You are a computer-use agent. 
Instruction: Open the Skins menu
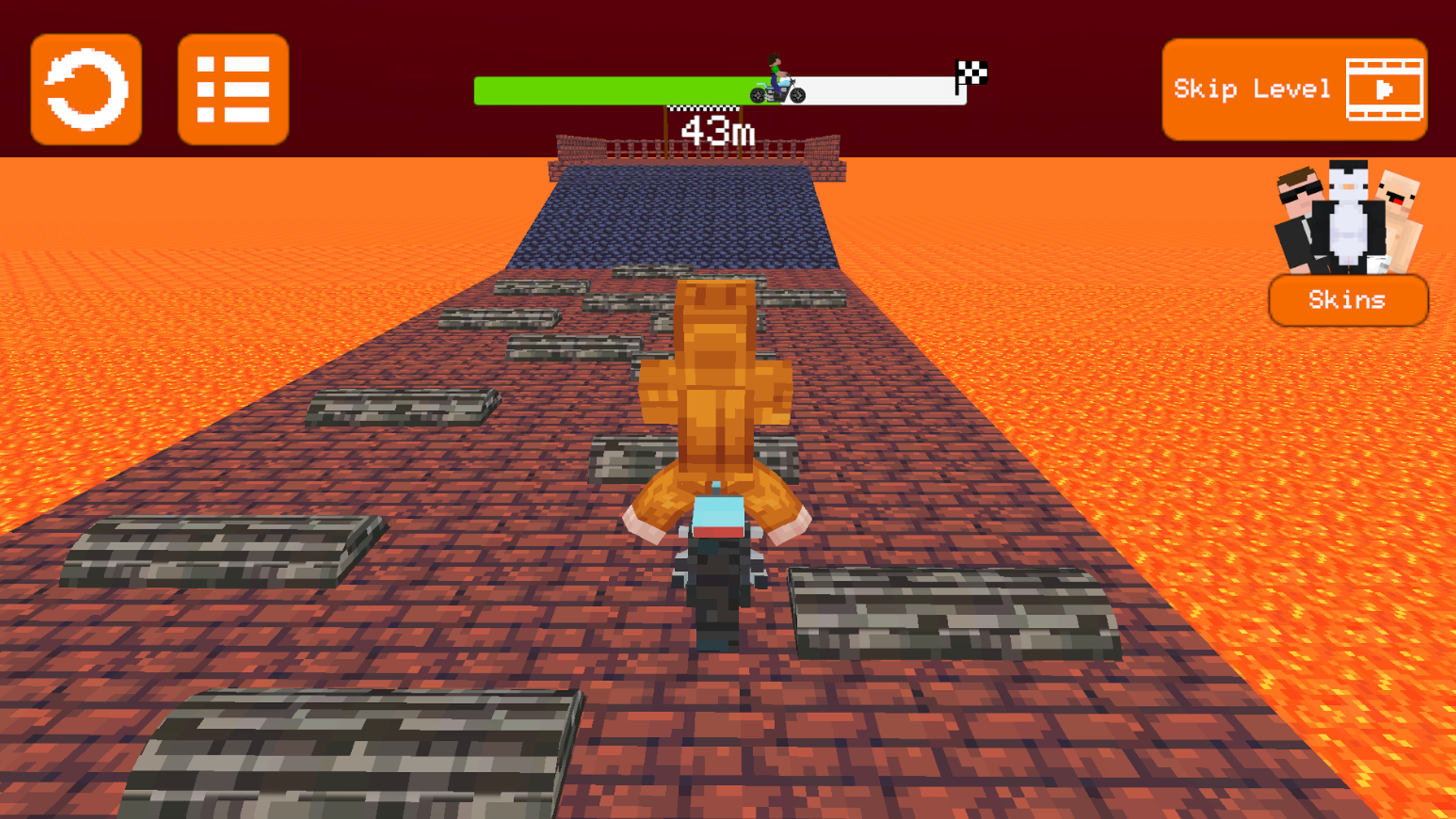point(1348,300)
